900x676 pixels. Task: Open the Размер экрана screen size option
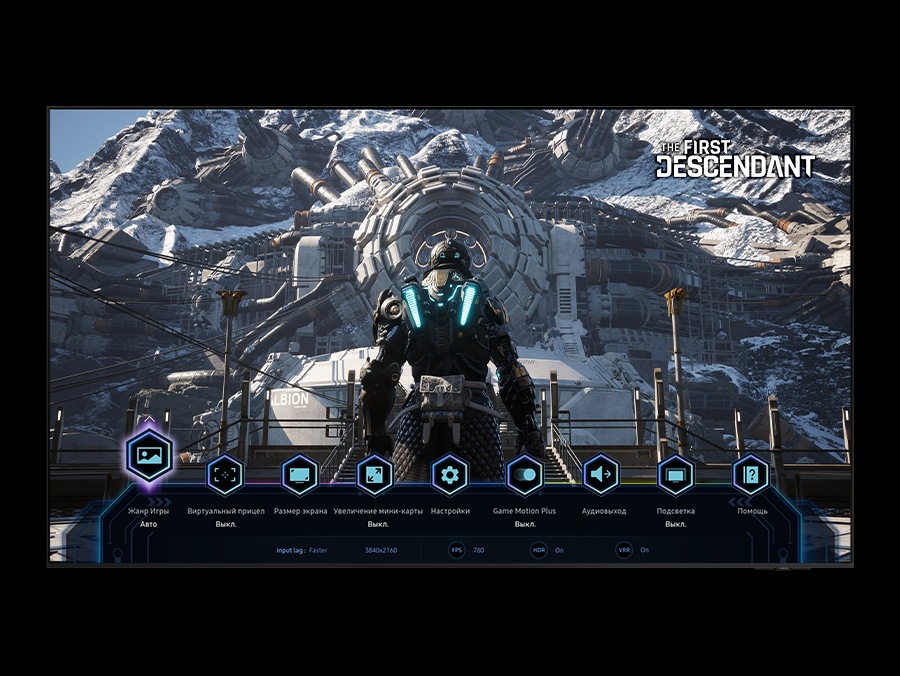[x=300, y=474]
